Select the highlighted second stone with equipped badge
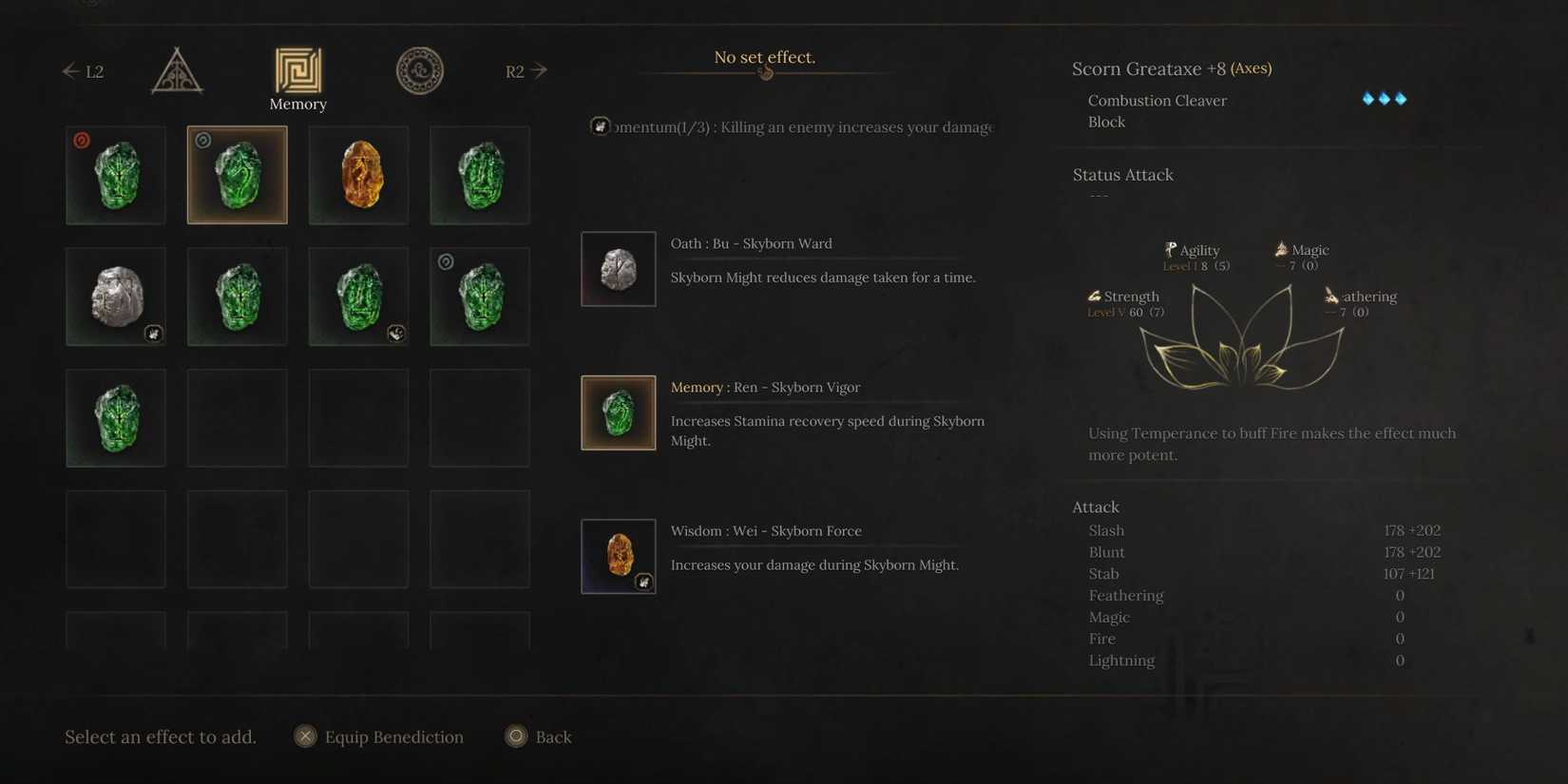The width and height of the screenshot is (1568, 784). tap(237, 174)
